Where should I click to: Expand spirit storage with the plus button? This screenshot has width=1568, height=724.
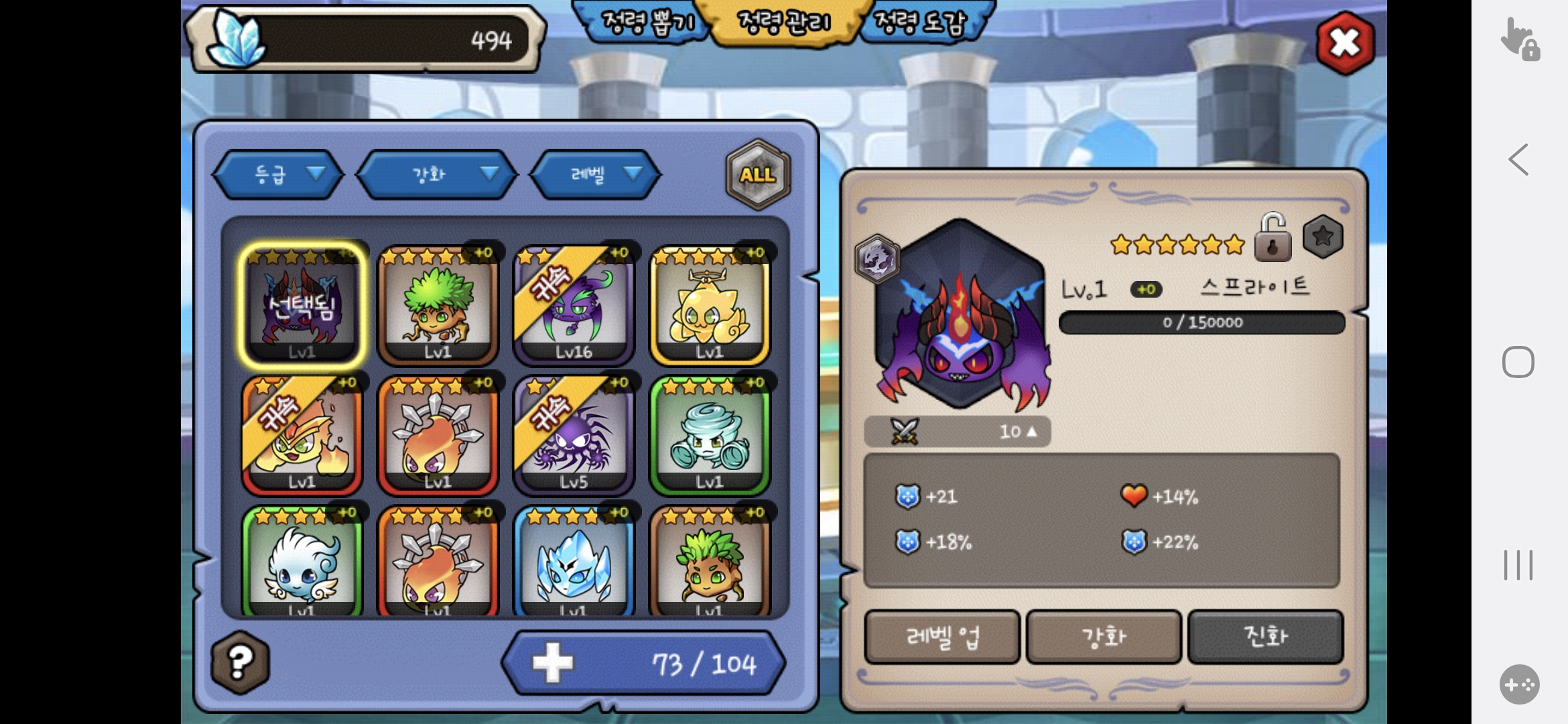553,663
